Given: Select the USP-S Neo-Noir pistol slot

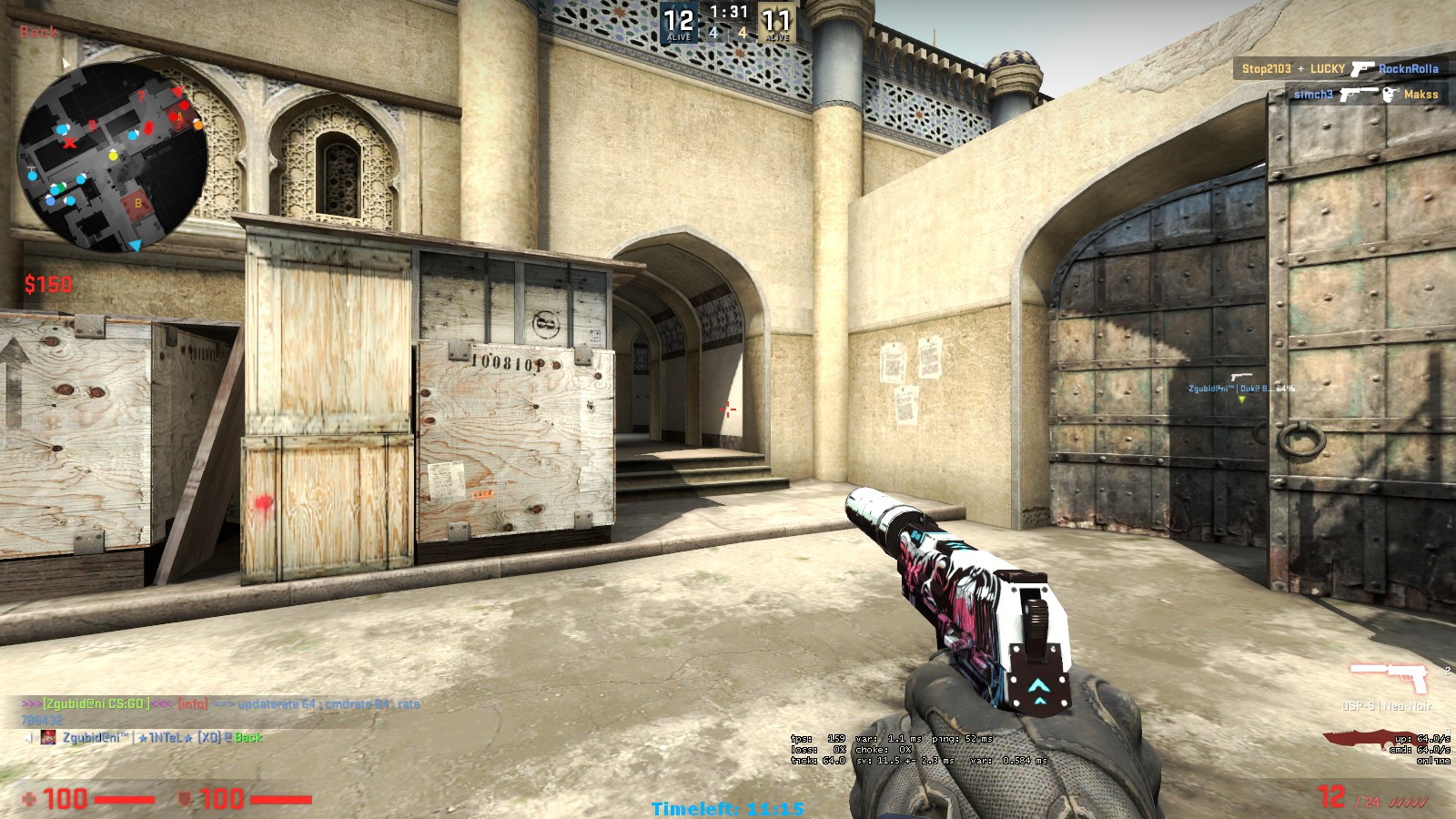Looking at the screenshot, I should pos(1389,678).
